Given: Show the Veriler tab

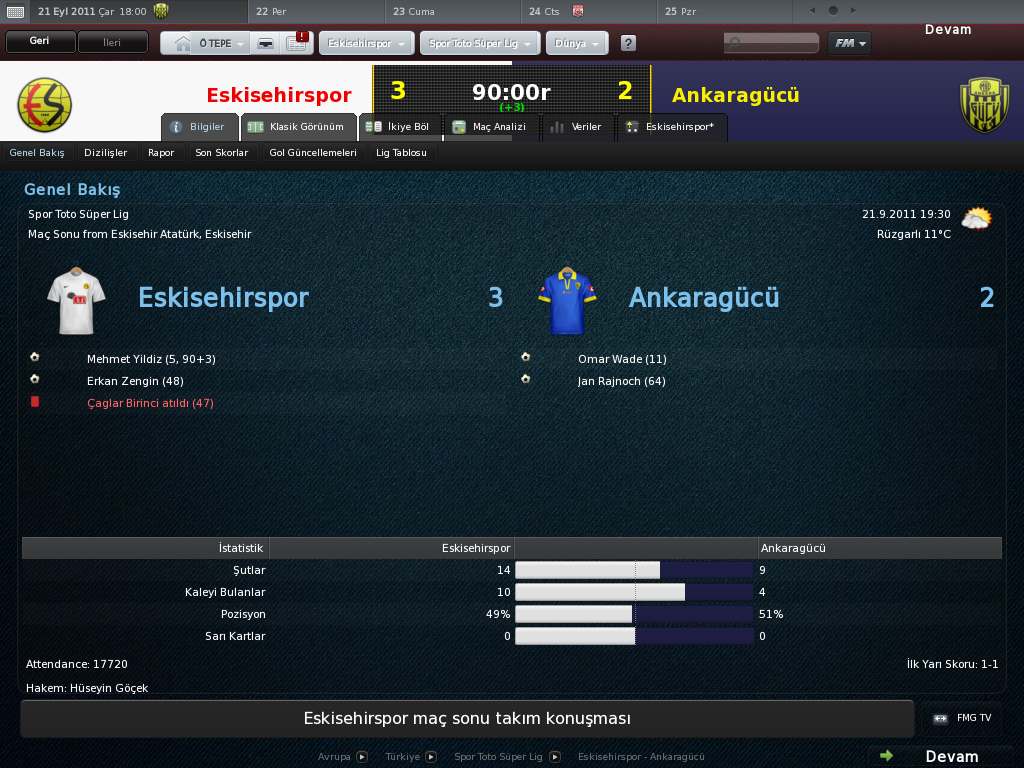Looking at the screenshot, I should (577, 127).
